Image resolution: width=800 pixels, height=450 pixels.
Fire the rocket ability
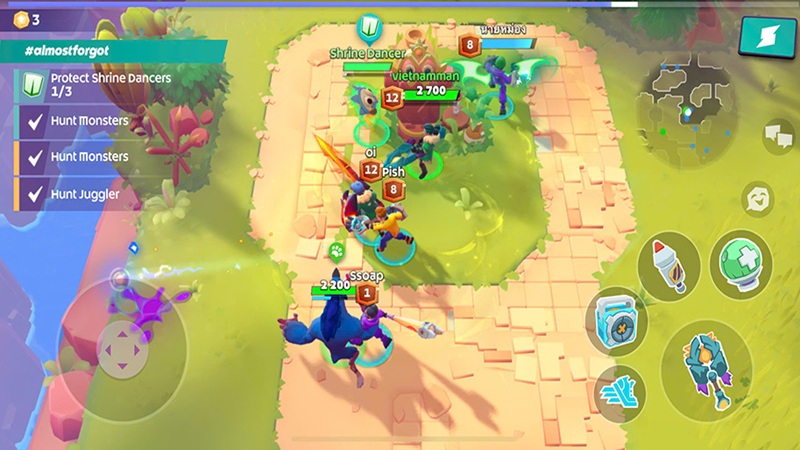tap(668, 264)
